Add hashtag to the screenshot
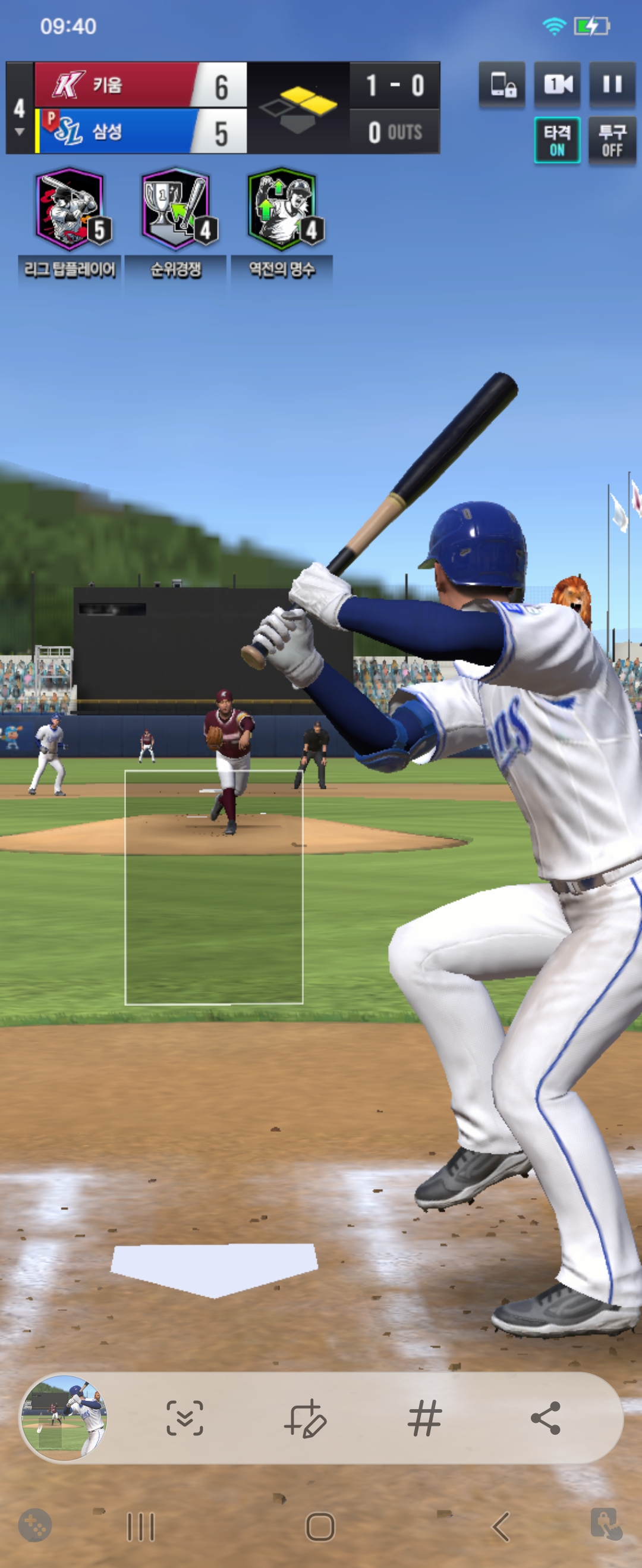 pos(425,1418)
